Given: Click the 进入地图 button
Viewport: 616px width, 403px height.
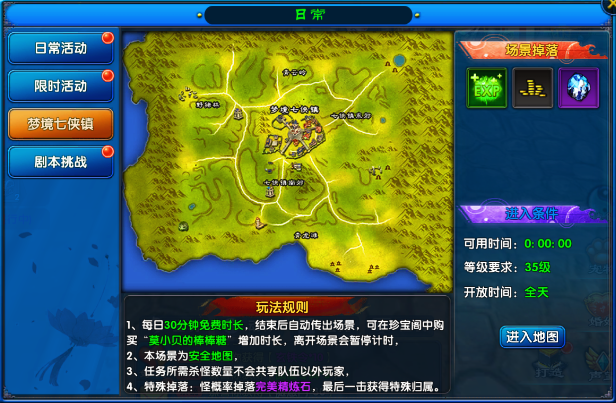Looking at the screenshot, I should [532, 336].
